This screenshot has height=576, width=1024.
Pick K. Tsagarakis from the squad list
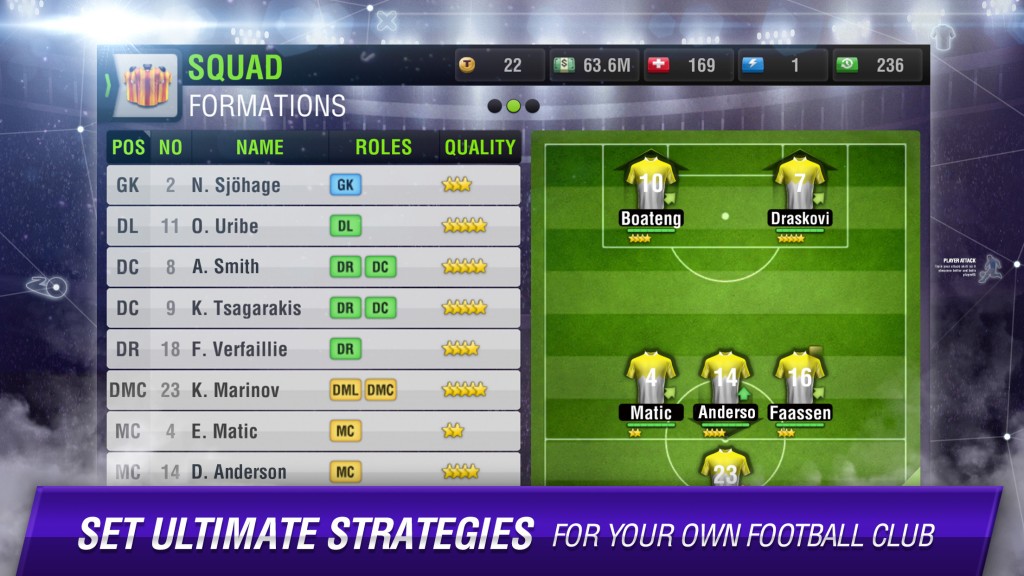pos(313,308)
